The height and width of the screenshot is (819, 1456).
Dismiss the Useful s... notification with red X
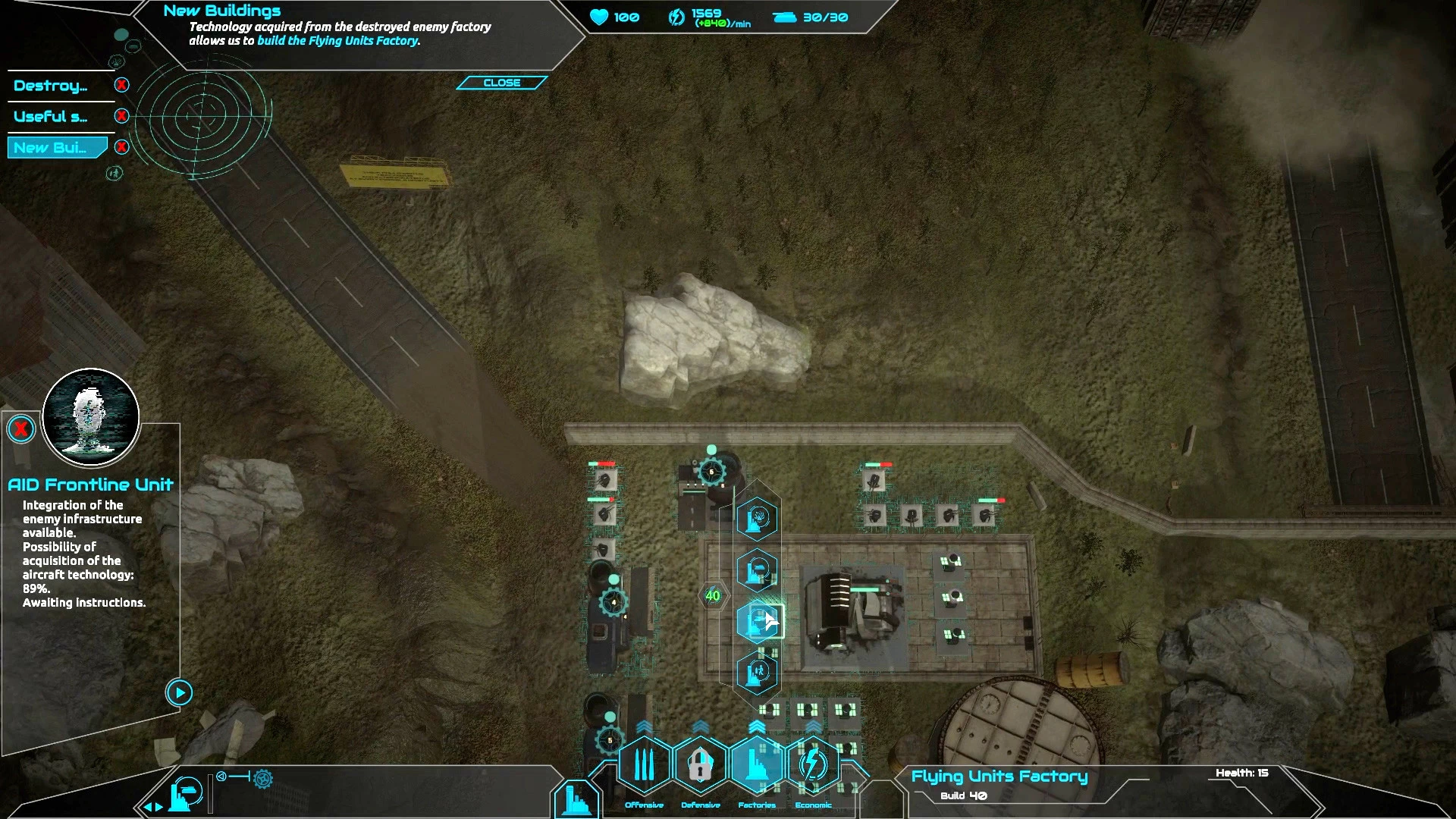point(121,116)
